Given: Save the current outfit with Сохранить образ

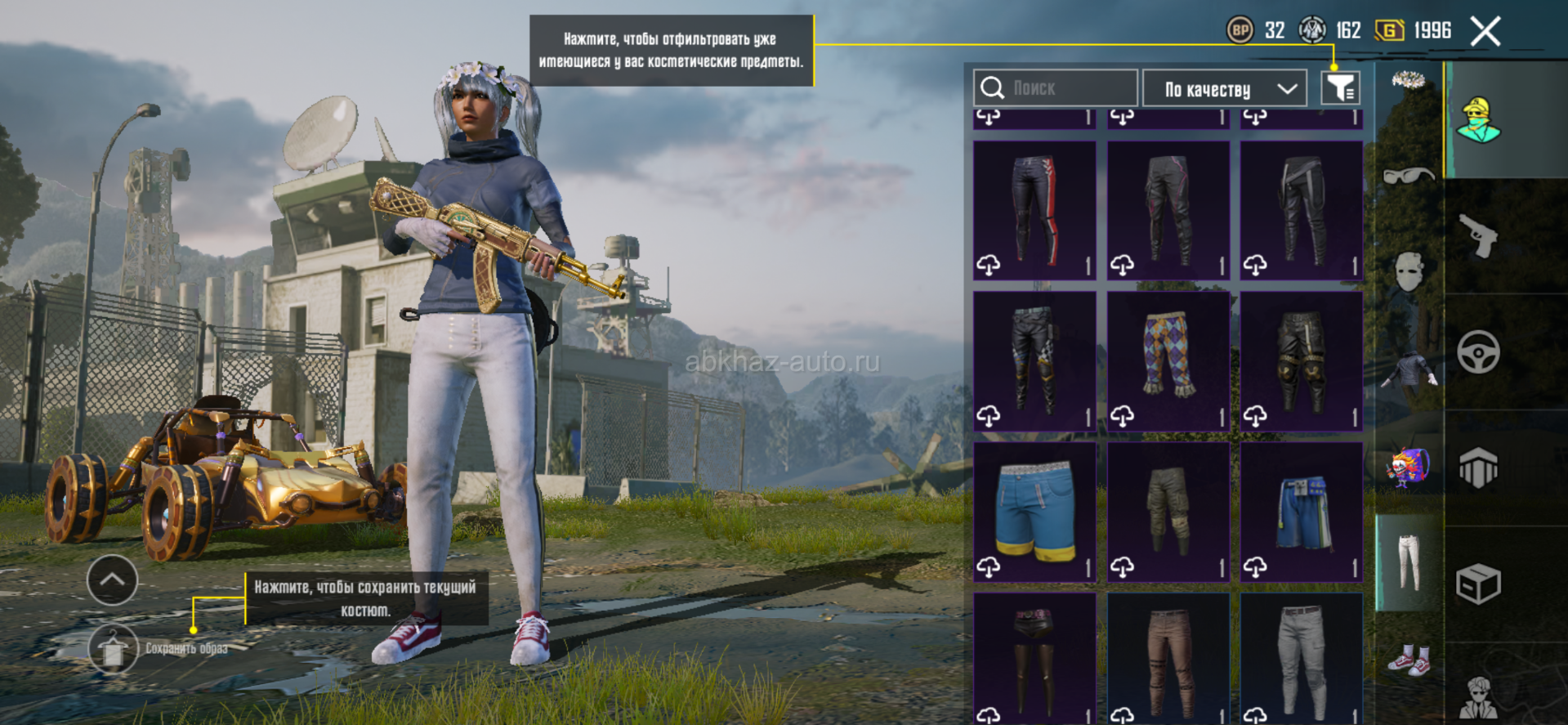Looking at the screenshot, I should tap(114, 649).
